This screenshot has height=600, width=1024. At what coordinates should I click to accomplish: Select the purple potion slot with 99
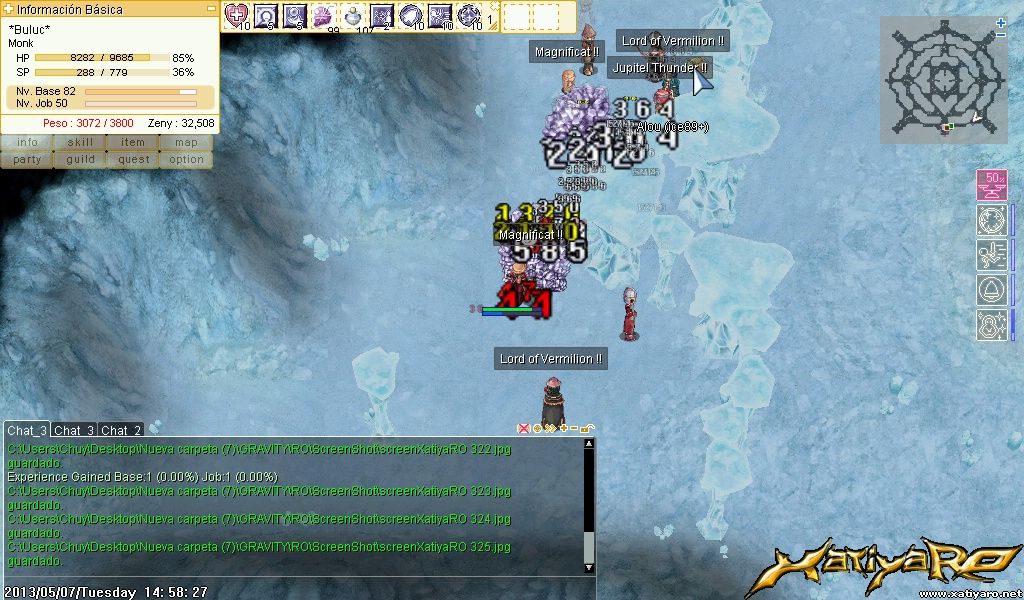click(323, 16)
